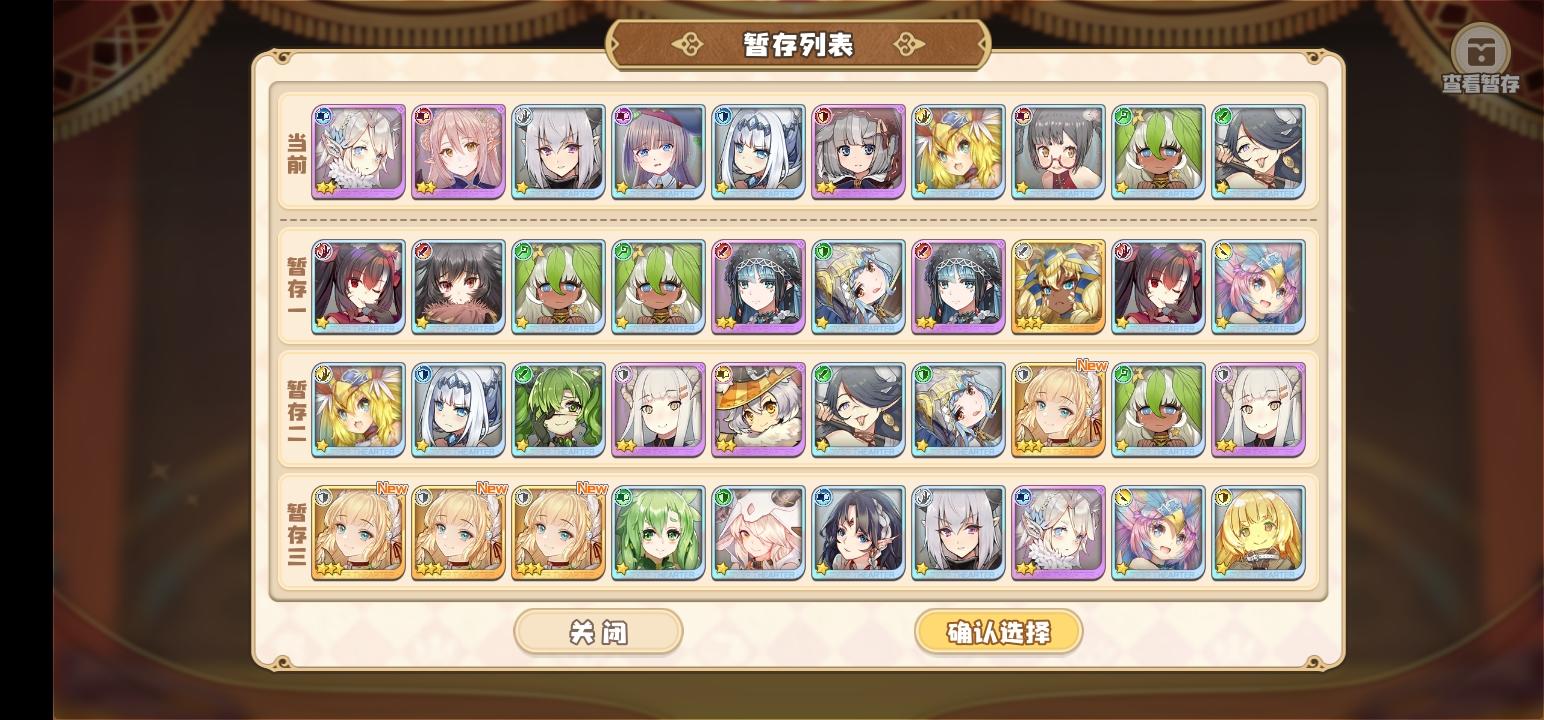Click the purple attribute badge on the last 当前 card
This screenshot has width=1544, height=720.
point(1225,114)
